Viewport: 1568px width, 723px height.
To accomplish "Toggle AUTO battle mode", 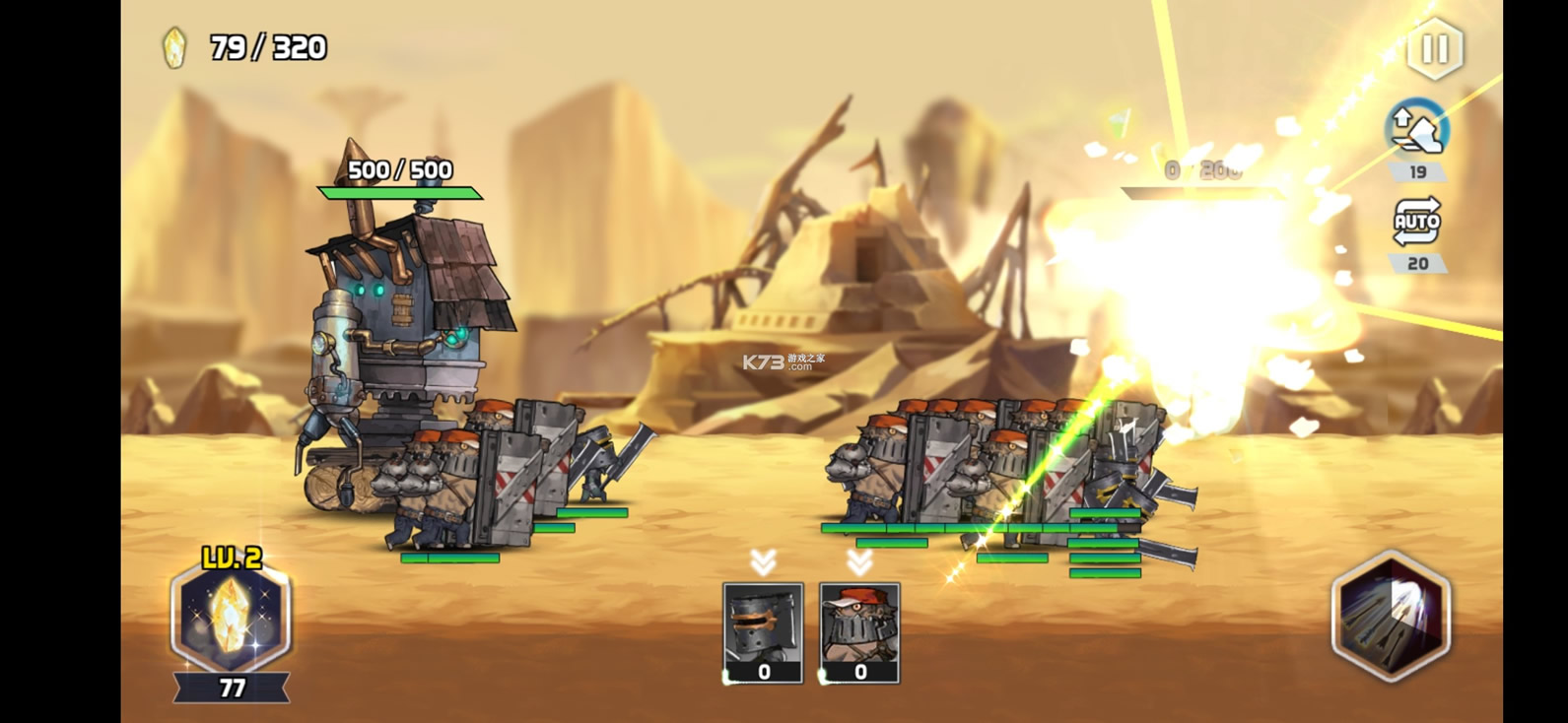I will point(1416,223).
